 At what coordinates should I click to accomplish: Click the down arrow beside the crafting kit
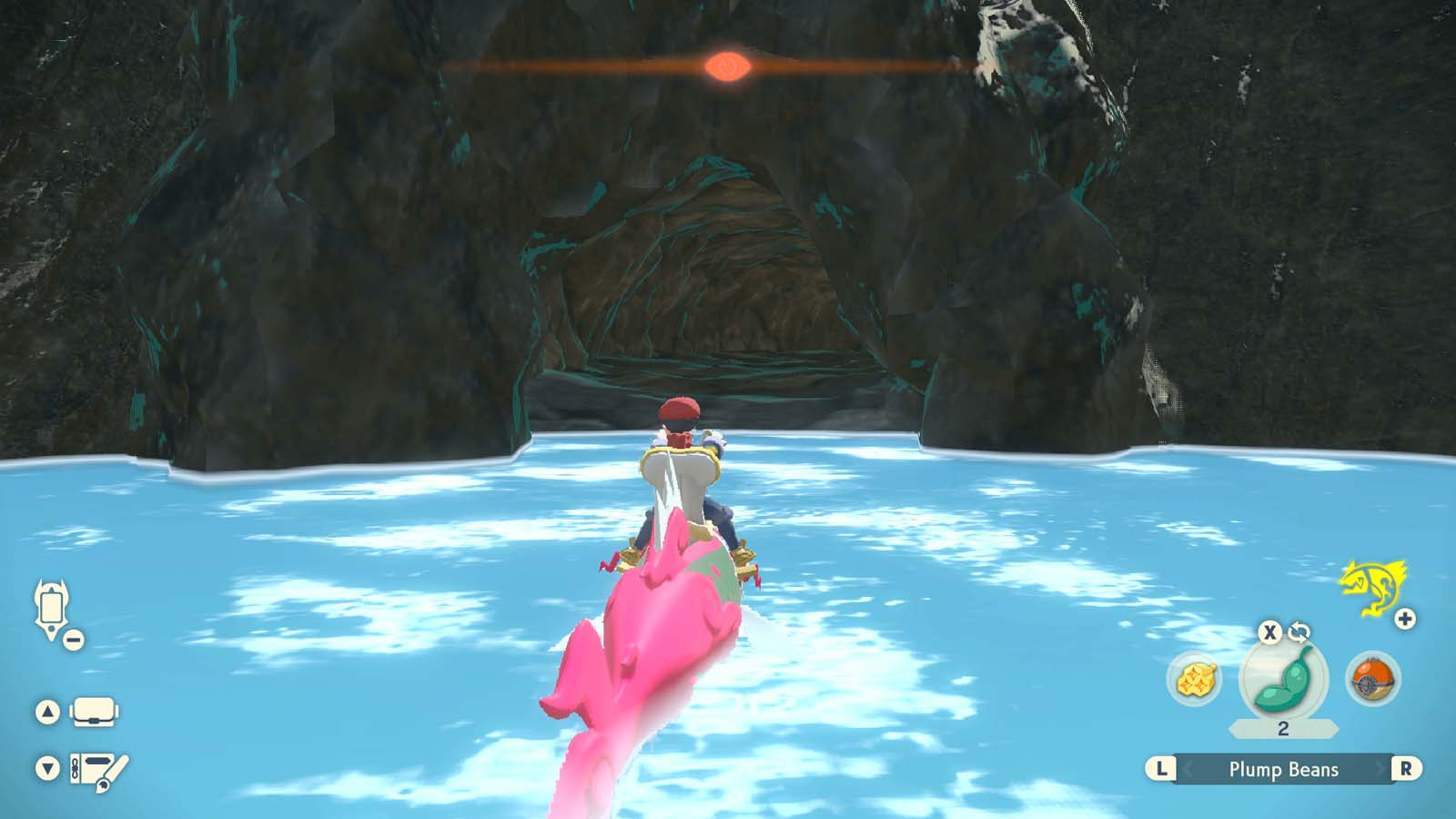(x=48, y=767)
